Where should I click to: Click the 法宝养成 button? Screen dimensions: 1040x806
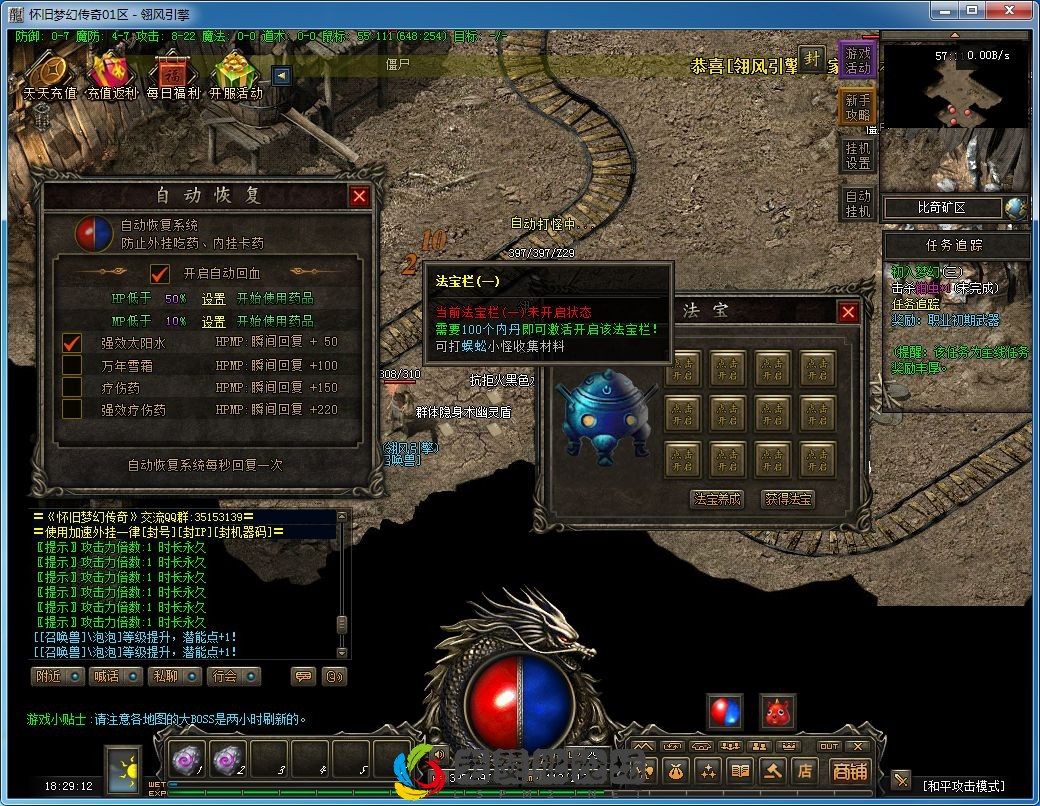click(718, 499)
